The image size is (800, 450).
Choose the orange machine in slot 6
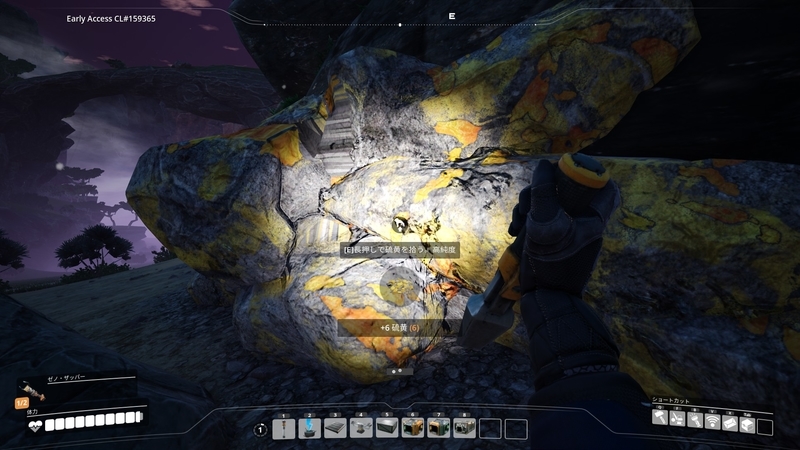coord(413,429)
